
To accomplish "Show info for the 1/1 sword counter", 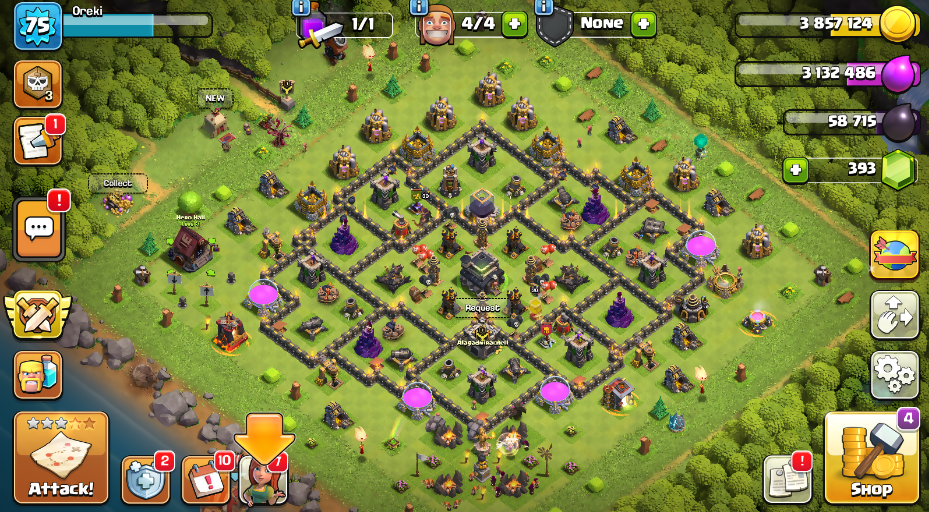I will pyautogui.click(x=300, y=7).
